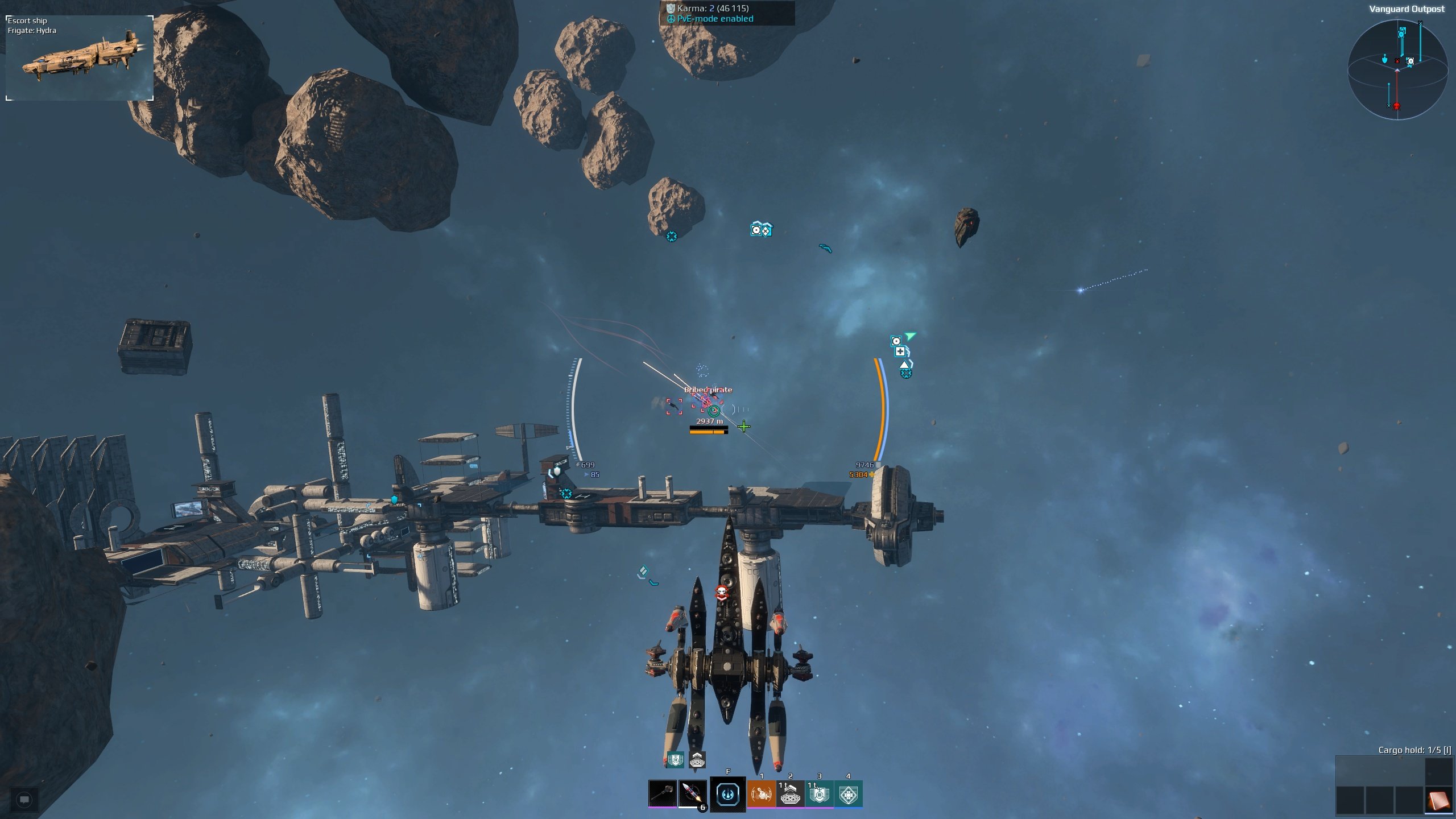The width and height of the screenshot is (1456, 819).
Task: Activate the teal repair-cross module in slot 4
Action: click(848, 793)
